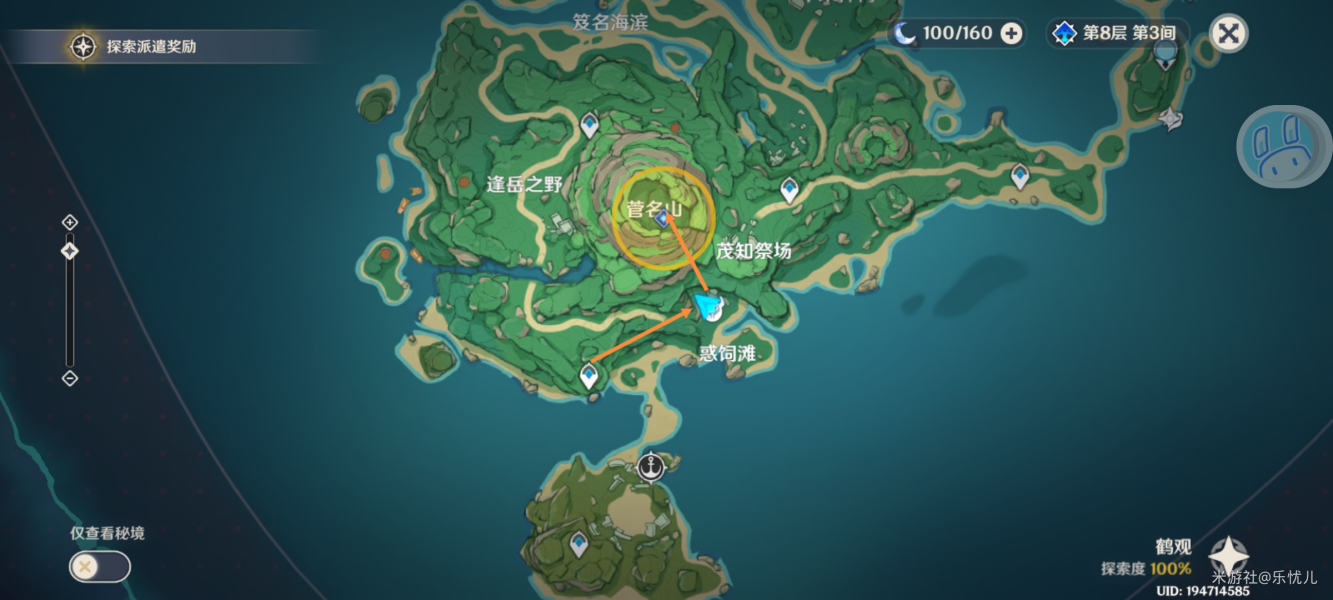The height and width of the screenshot is (600, 1333).
Task: Zoom out using the slider's bottom minus
Action: point(70,378)
